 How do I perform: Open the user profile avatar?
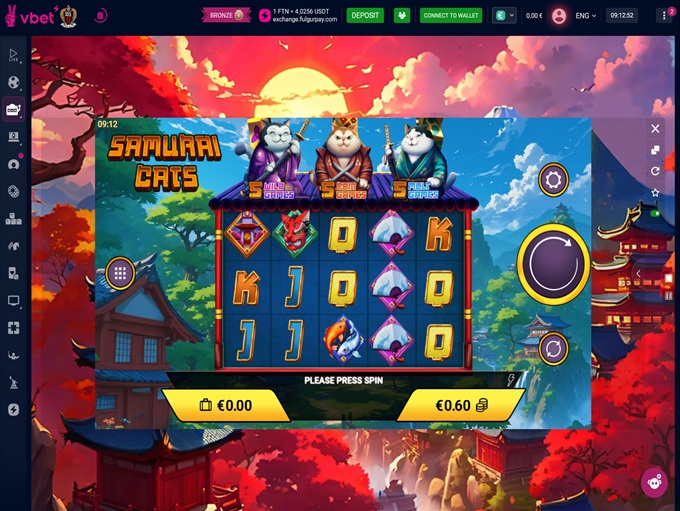(558, 15)
